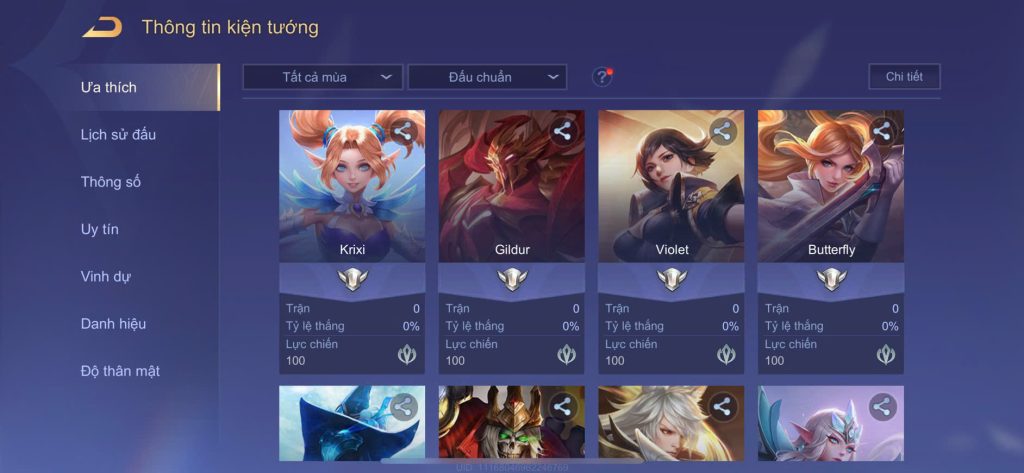Open the Danh hiệu tab
This screenshot has width=1024, height=473.
tap(113, 323)
